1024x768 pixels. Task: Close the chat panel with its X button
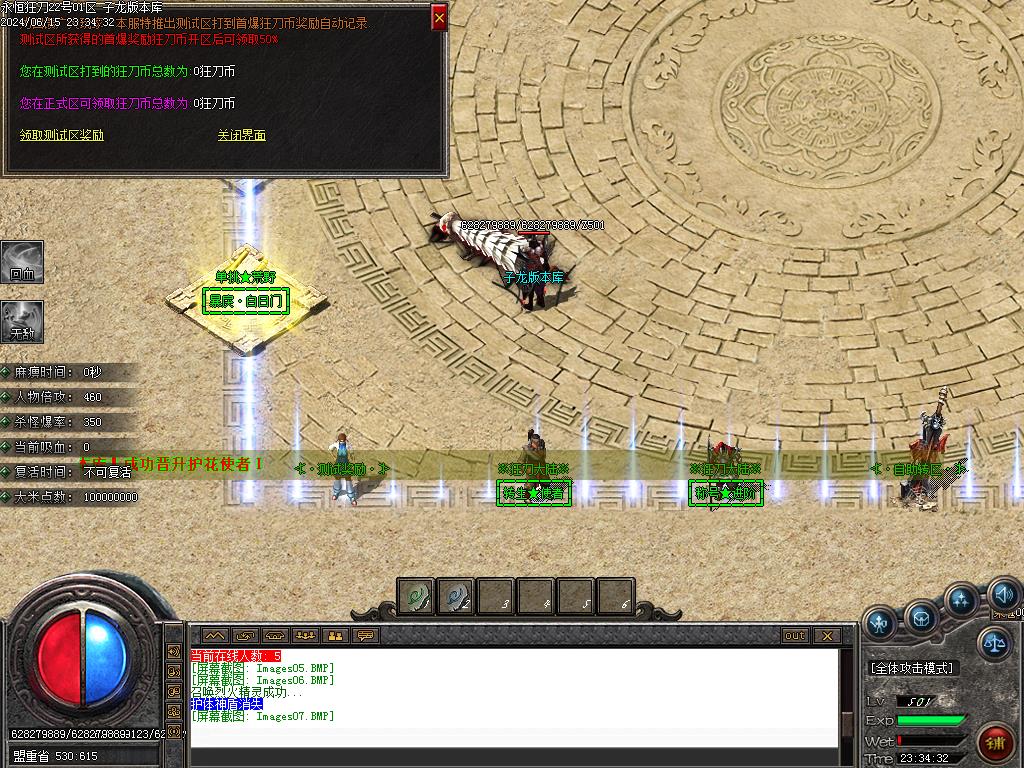tap(827, 635)
